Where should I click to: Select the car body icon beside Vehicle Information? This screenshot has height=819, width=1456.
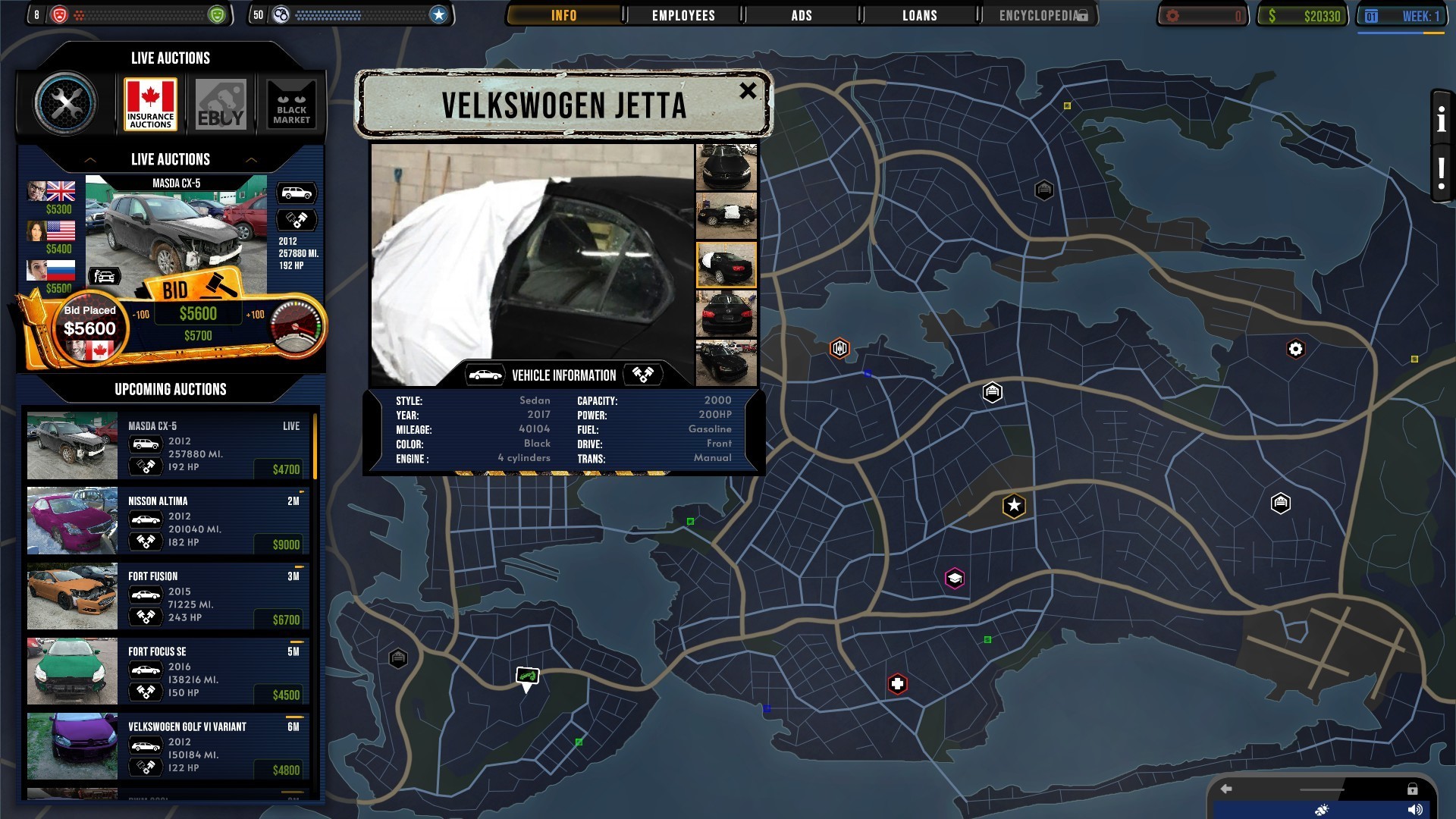click(486, 374)
